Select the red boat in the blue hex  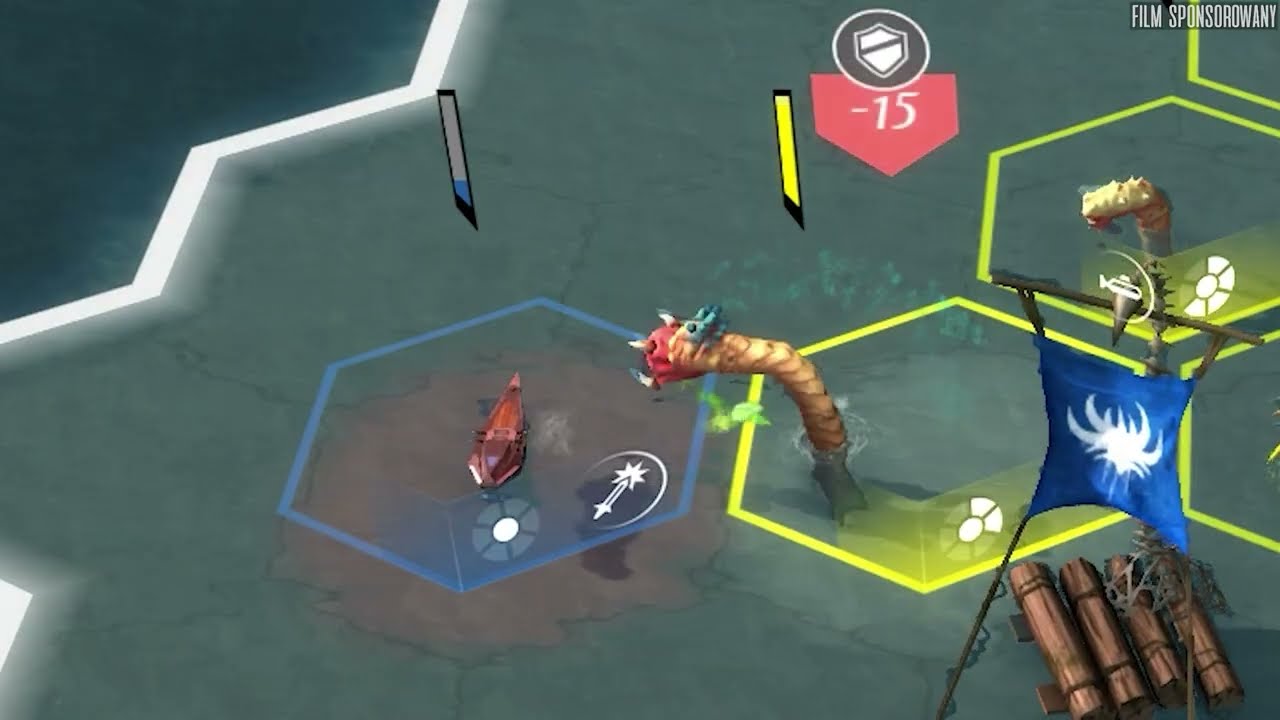coord(499,437)
